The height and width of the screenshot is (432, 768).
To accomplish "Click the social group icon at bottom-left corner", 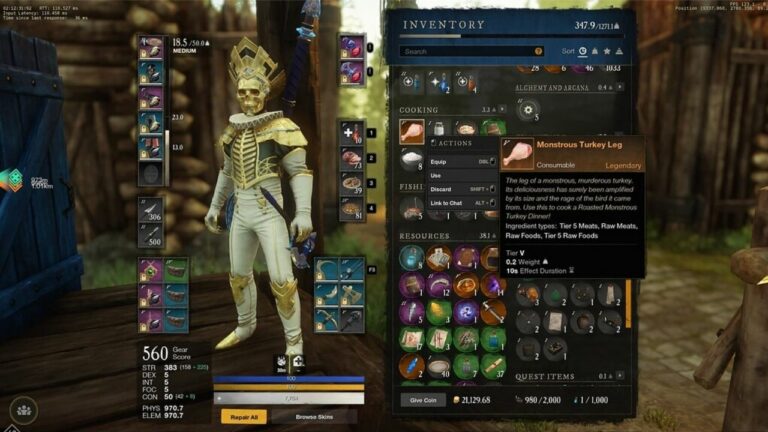I will pos(23,409).
